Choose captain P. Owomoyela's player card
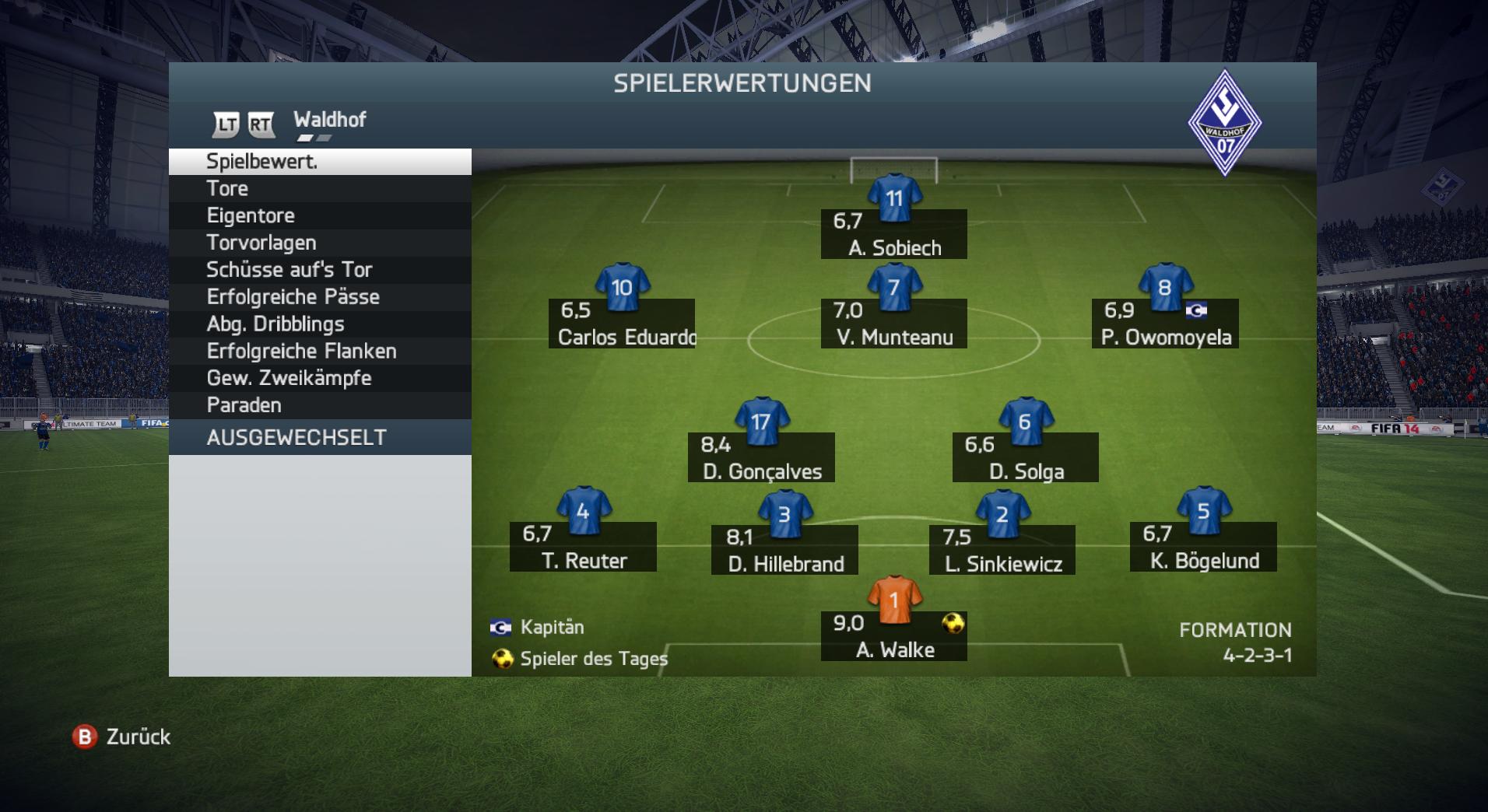1488x812 pixels. coord(1165,324)
